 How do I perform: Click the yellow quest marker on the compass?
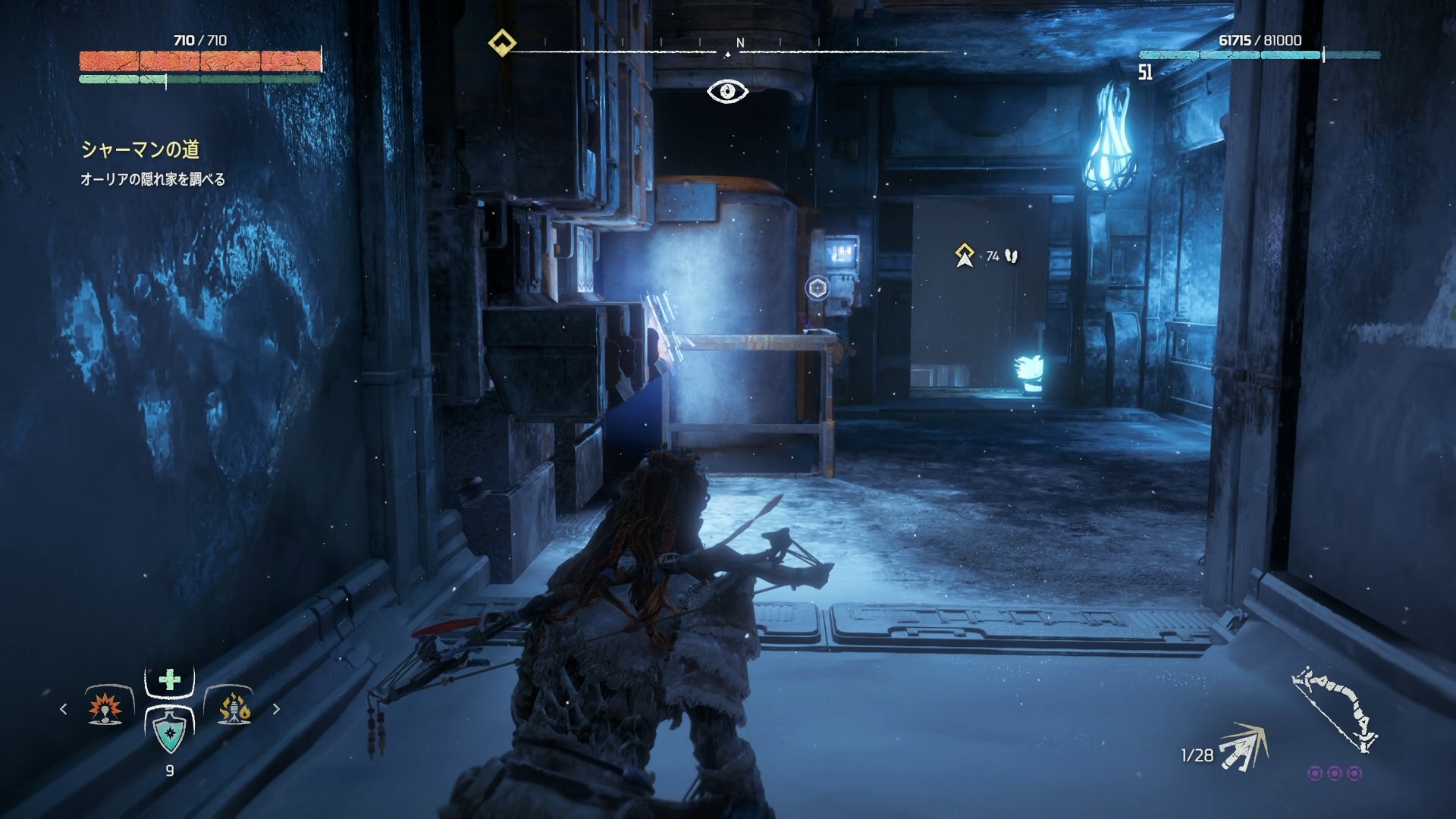pyautogui.click(x=502, y=42)
